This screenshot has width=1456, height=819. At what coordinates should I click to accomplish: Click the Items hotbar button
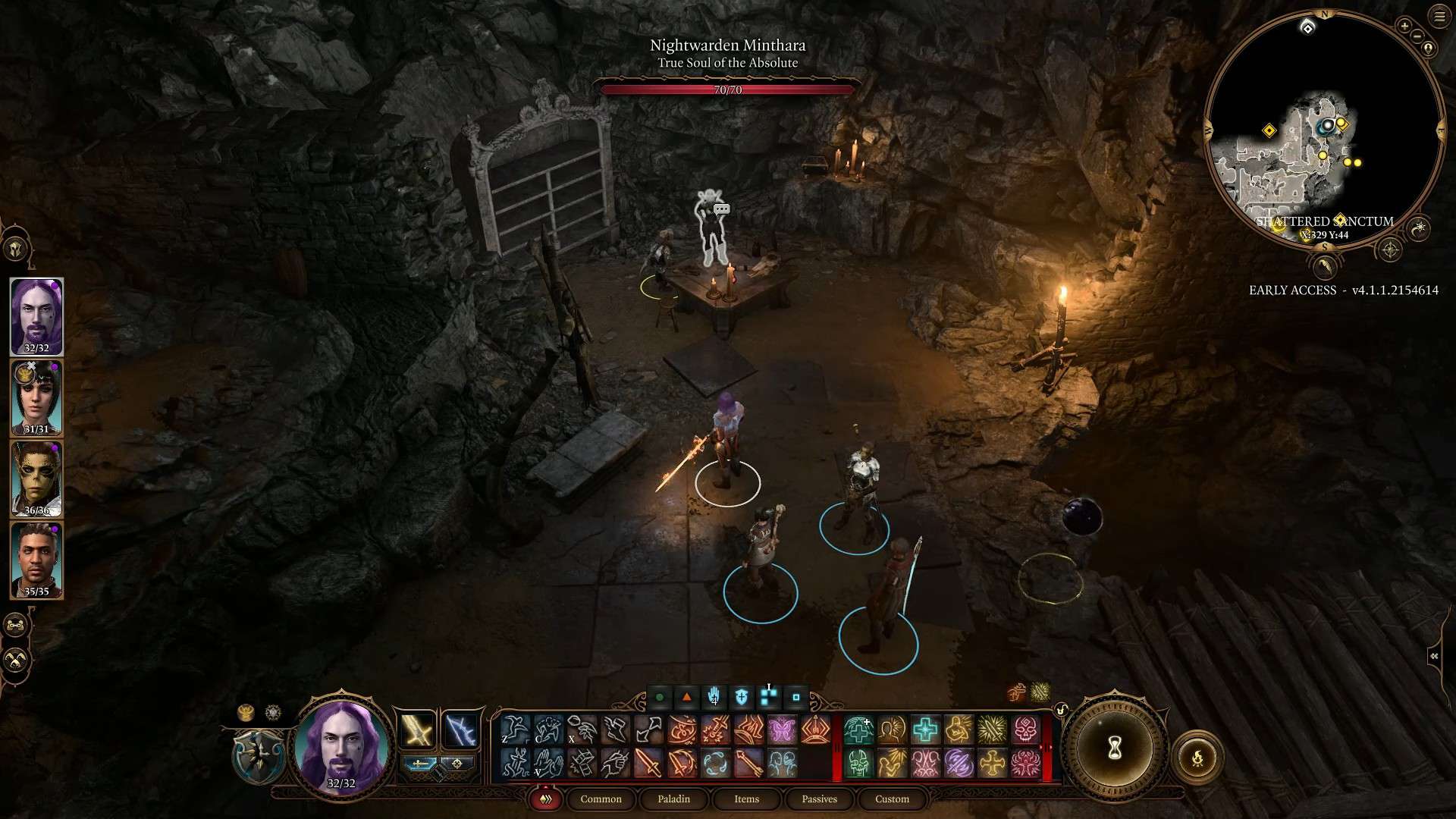point(745,799)
